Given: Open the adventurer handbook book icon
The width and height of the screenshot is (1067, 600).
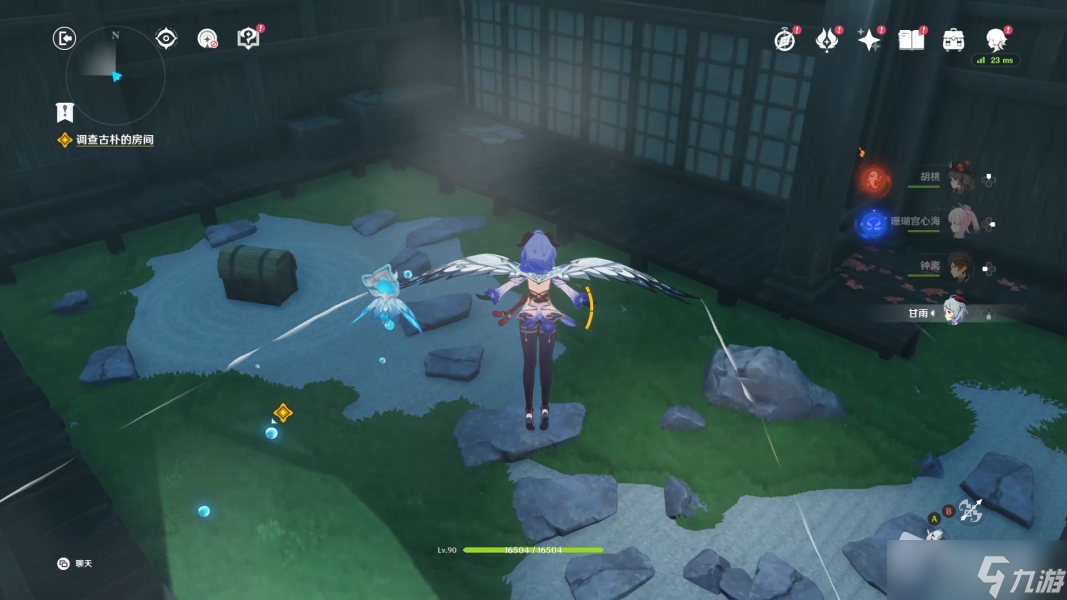Looking at the screenshot, I should click(x=911, y=39).
